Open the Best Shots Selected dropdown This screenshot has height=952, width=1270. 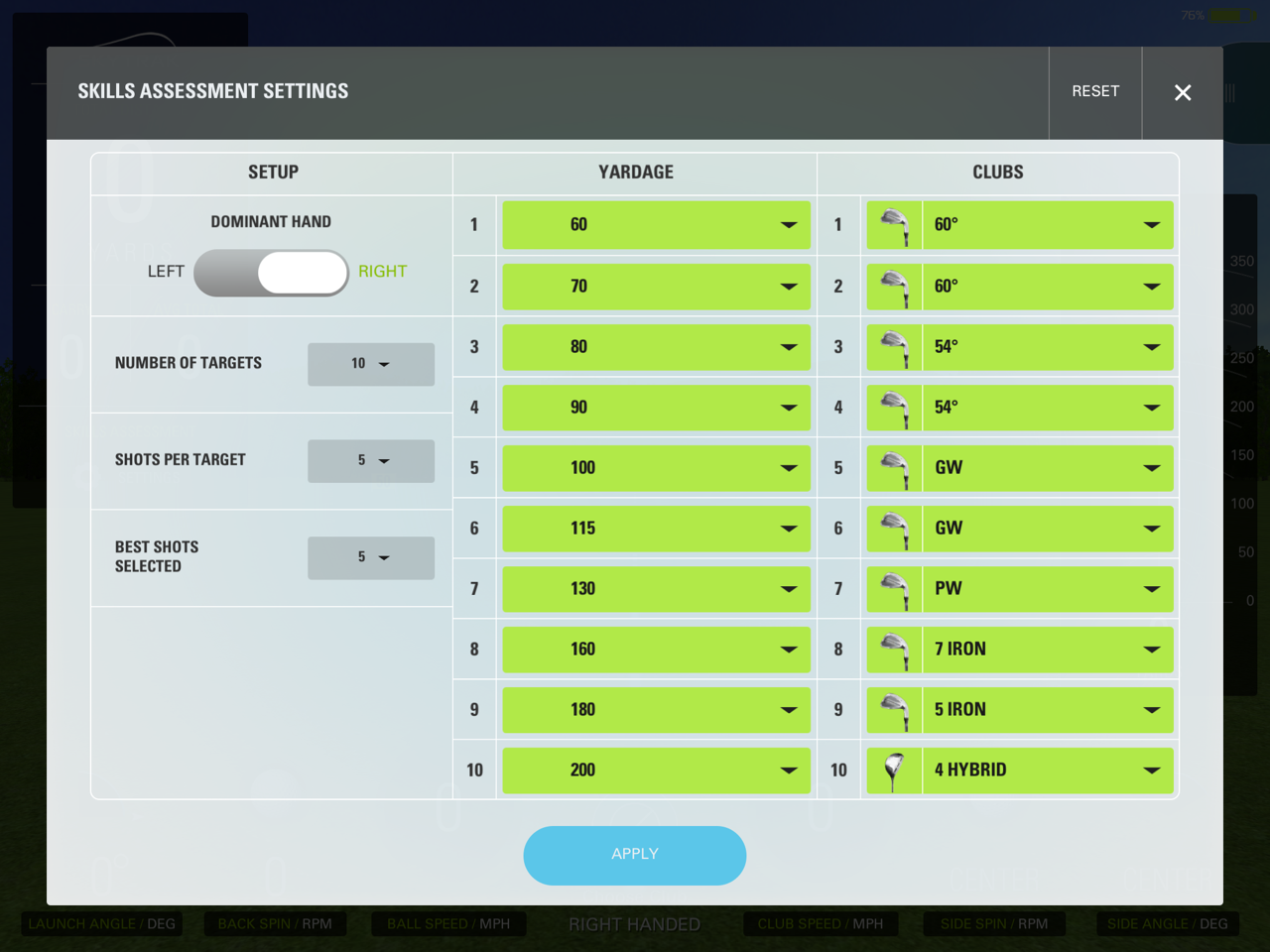coord(370,558)
